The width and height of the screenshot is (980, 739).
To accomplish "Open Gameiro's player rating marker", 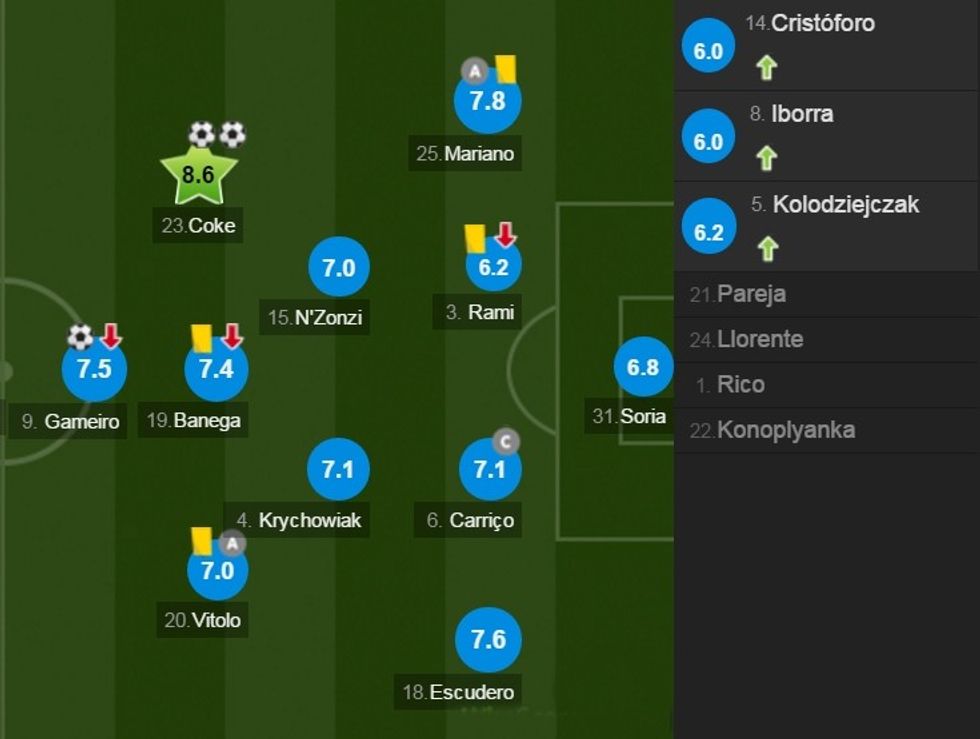I will tap(94, 368).
